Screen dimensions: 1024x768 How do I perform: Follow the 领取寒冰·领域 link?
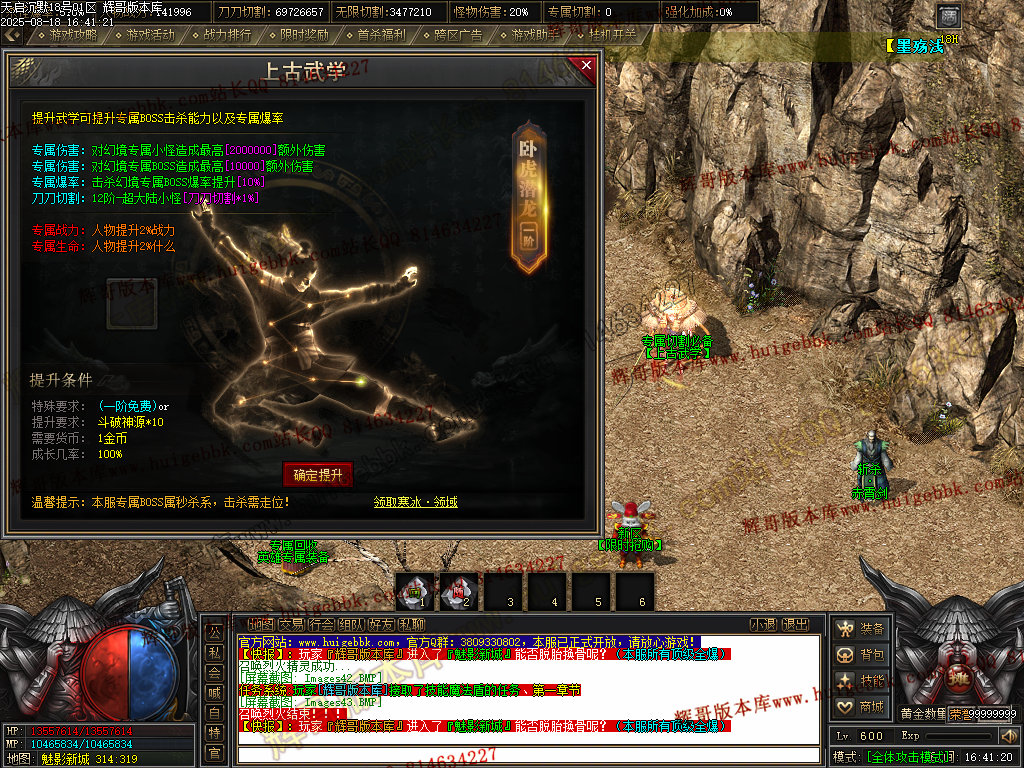[x=416, y=502]
